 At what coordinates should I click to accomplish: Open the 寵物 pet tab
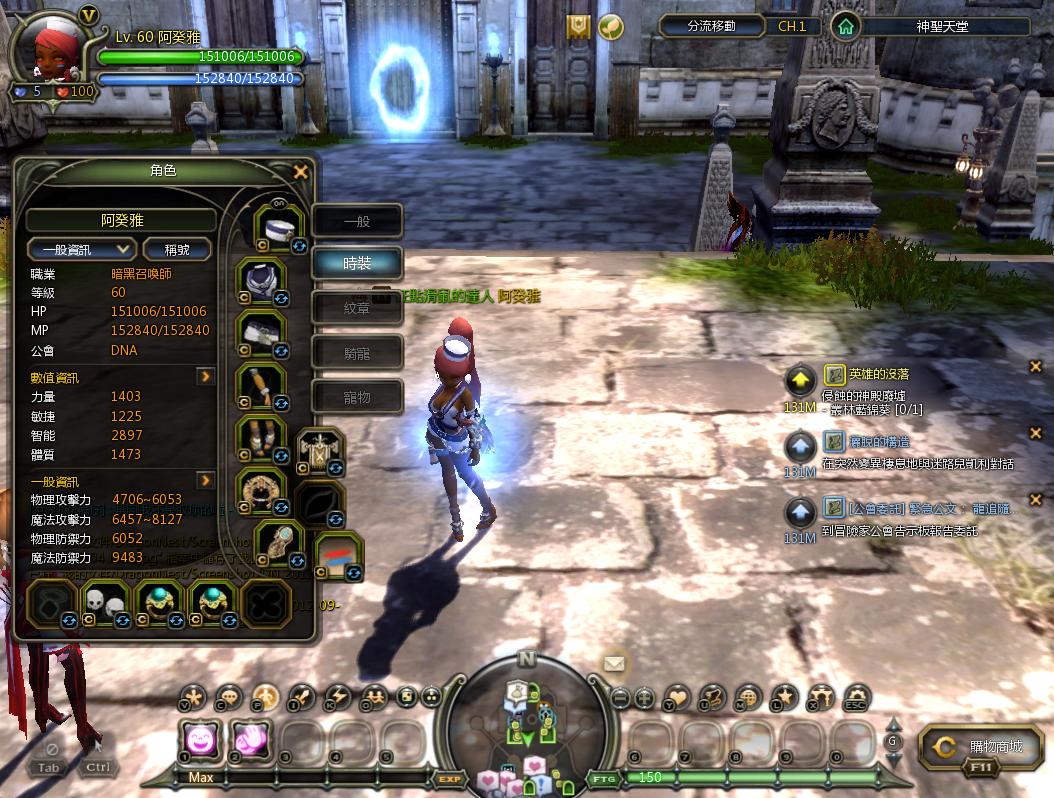[x=357, y=397]
